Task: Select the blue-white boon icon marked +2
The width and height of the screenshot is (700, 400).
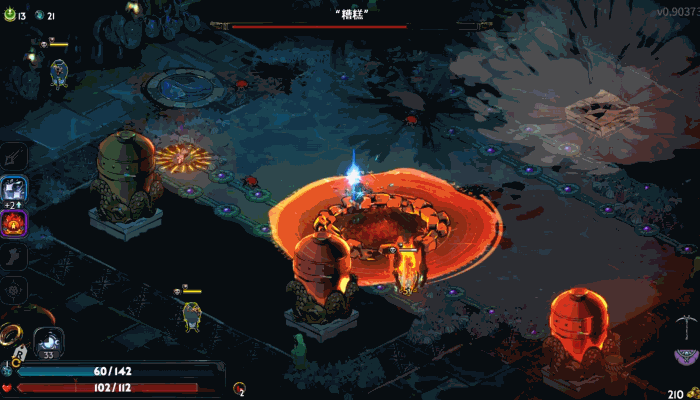Action: (x=15, y=188)
